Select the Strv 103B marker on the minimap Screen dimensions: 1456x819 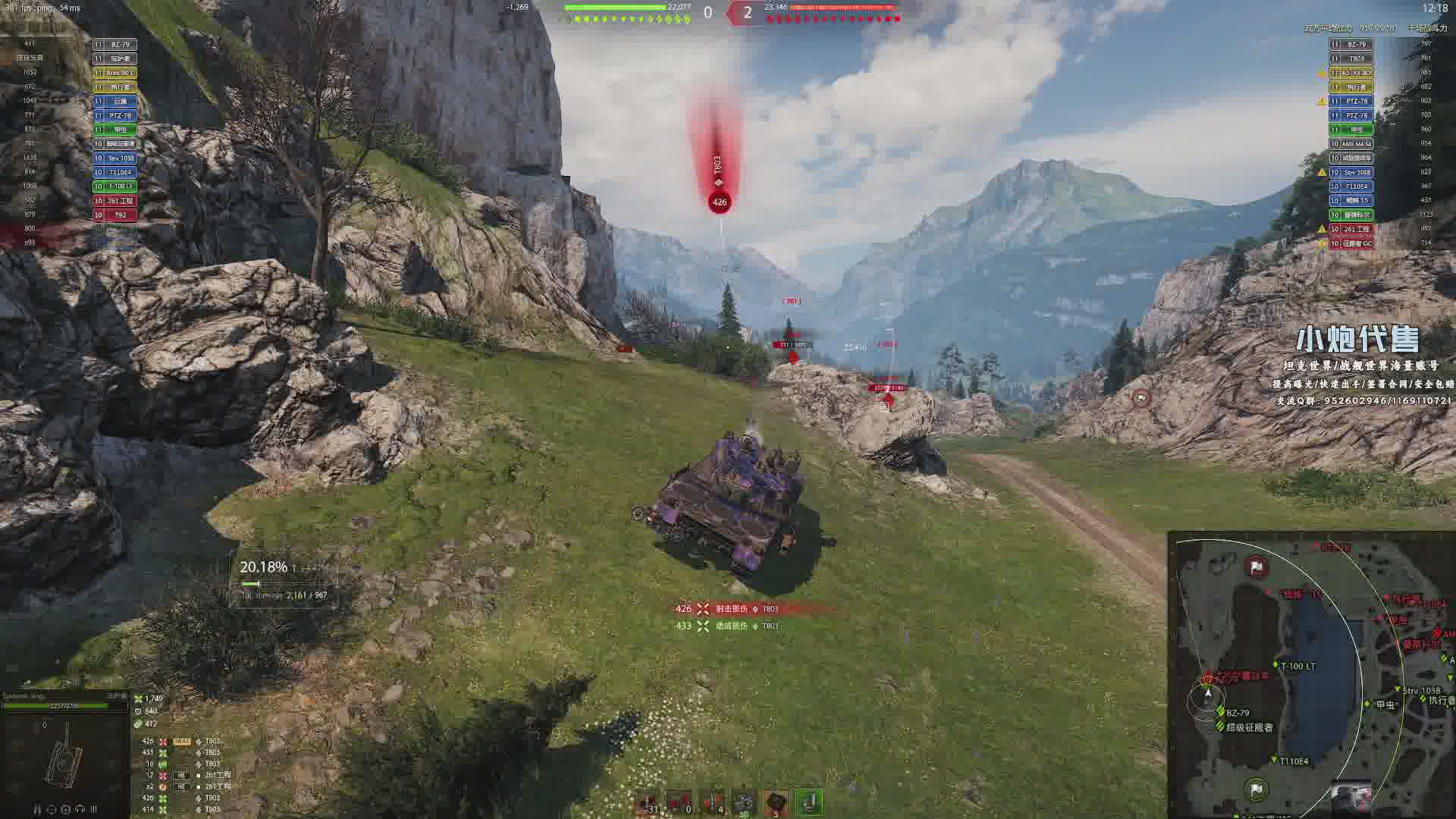[x=1398, y=689]
